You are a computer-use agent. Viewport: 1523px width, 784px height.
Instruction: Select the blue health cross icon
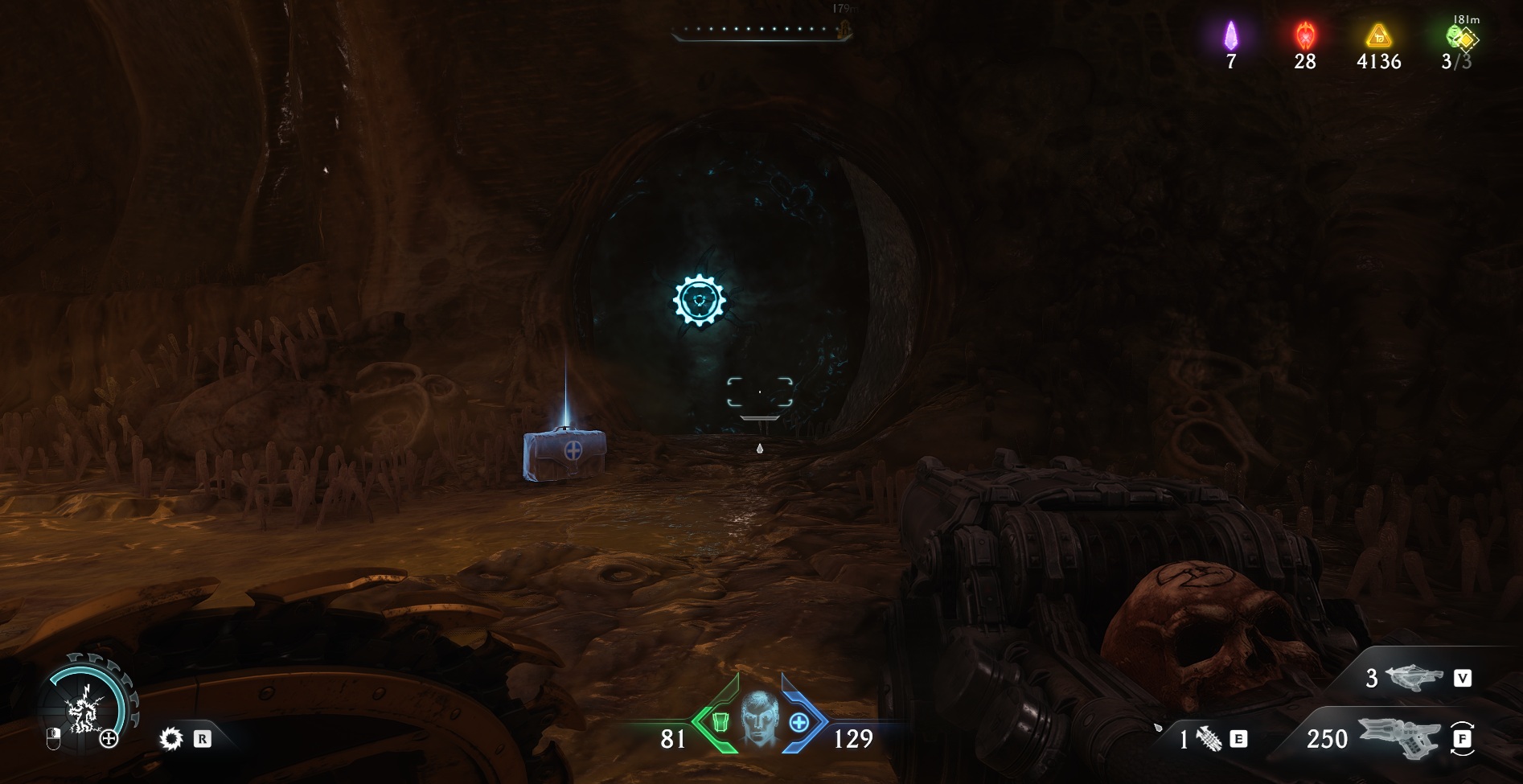(798, 722)
